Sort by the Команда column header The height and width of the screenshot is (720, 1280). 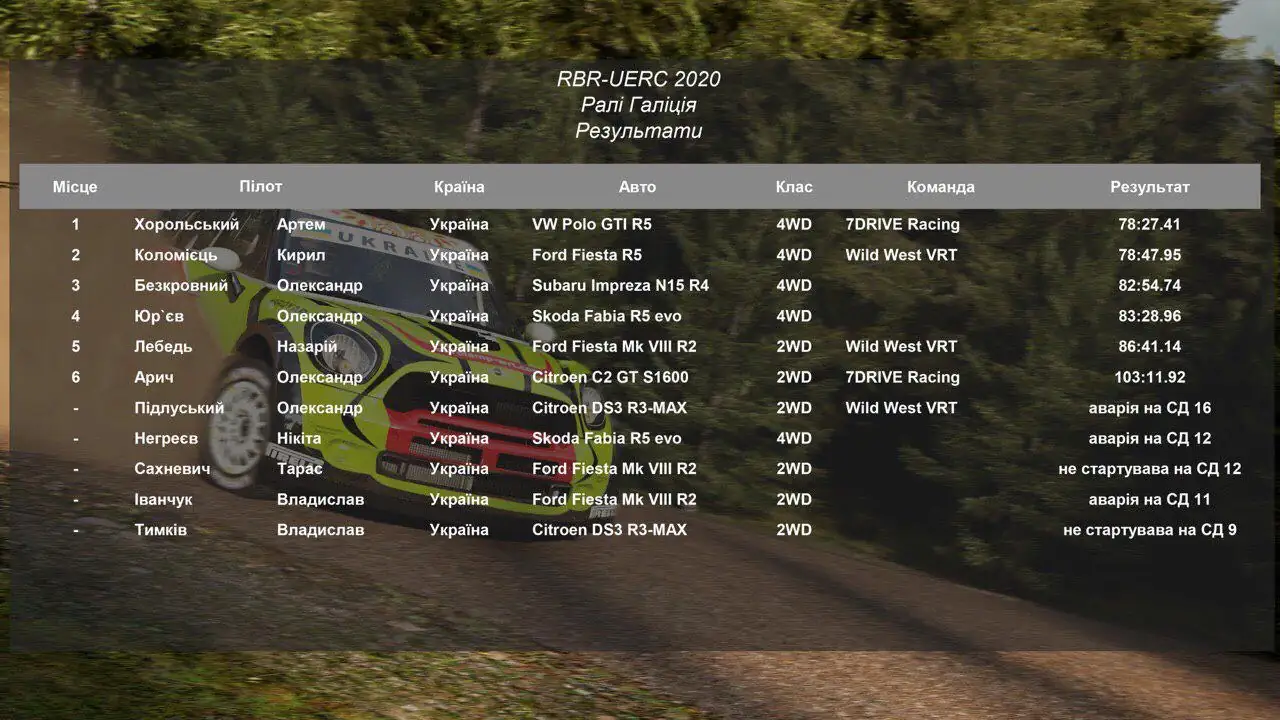[x=940, y=187]
